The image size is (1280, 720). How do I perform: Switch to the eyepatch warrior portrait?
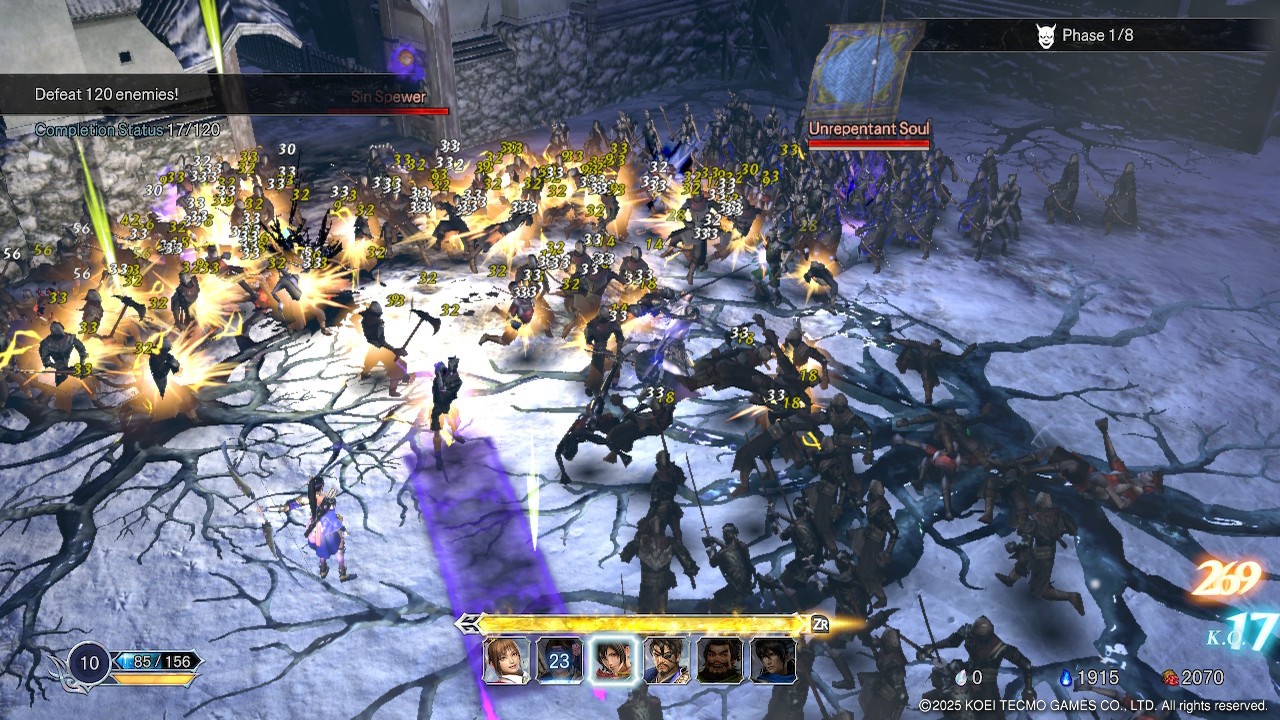[x=666, y=660]
